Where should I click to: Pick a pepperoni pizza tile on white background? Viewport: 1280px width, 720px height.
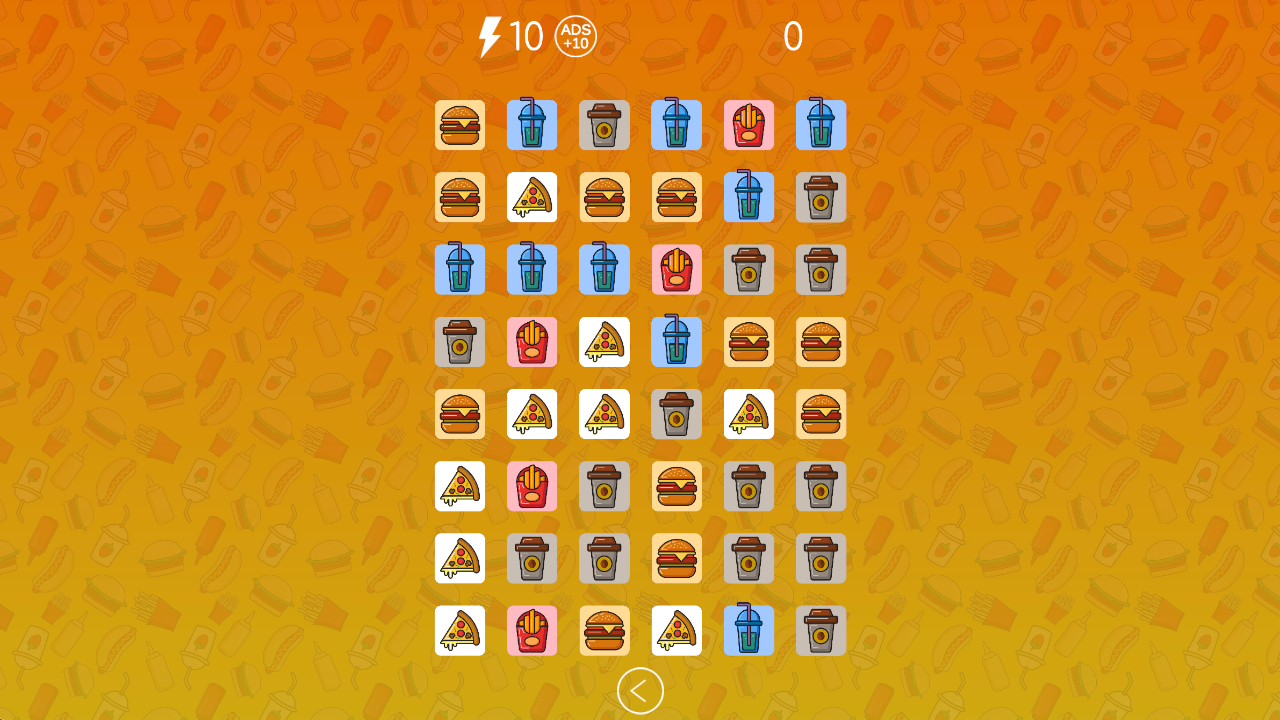coord(460,486)
